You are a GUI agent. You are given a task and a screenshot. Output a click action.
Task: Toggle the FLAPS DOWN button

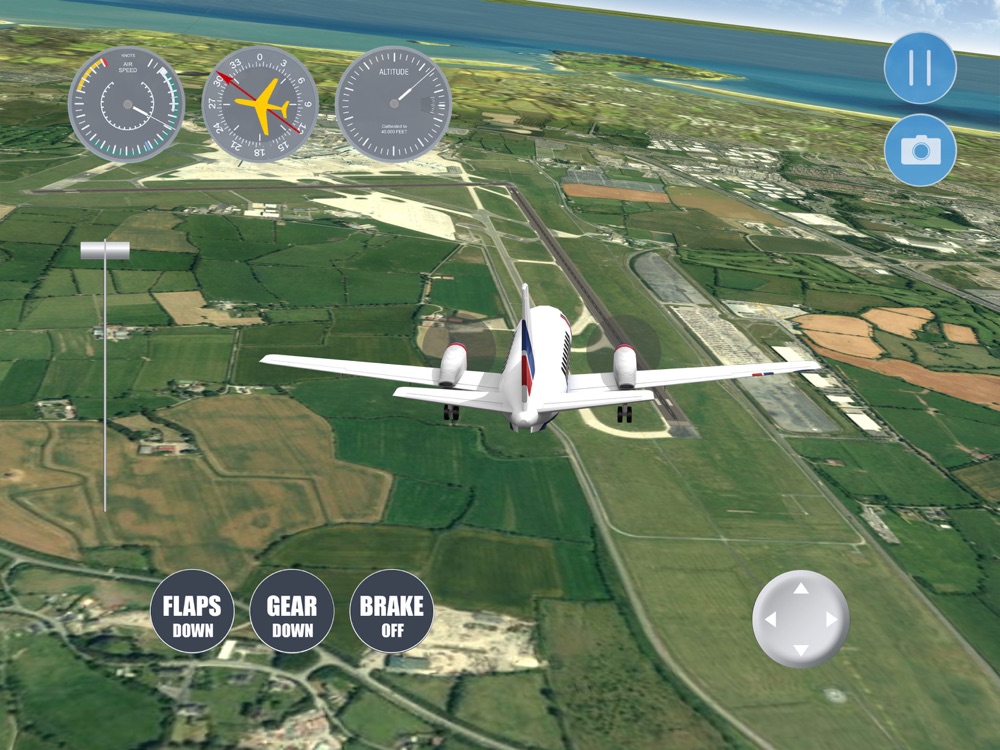pos(192,611)
